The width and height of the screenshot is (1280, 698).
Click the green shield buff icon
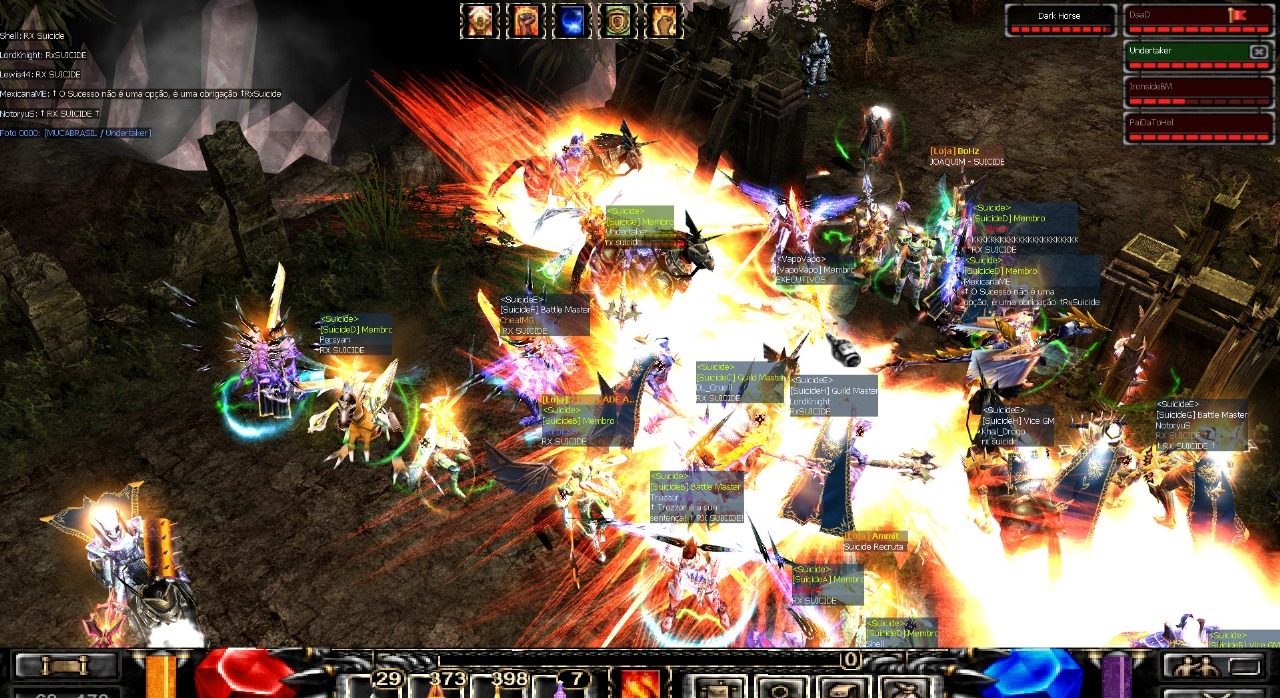tap(617, 21)
